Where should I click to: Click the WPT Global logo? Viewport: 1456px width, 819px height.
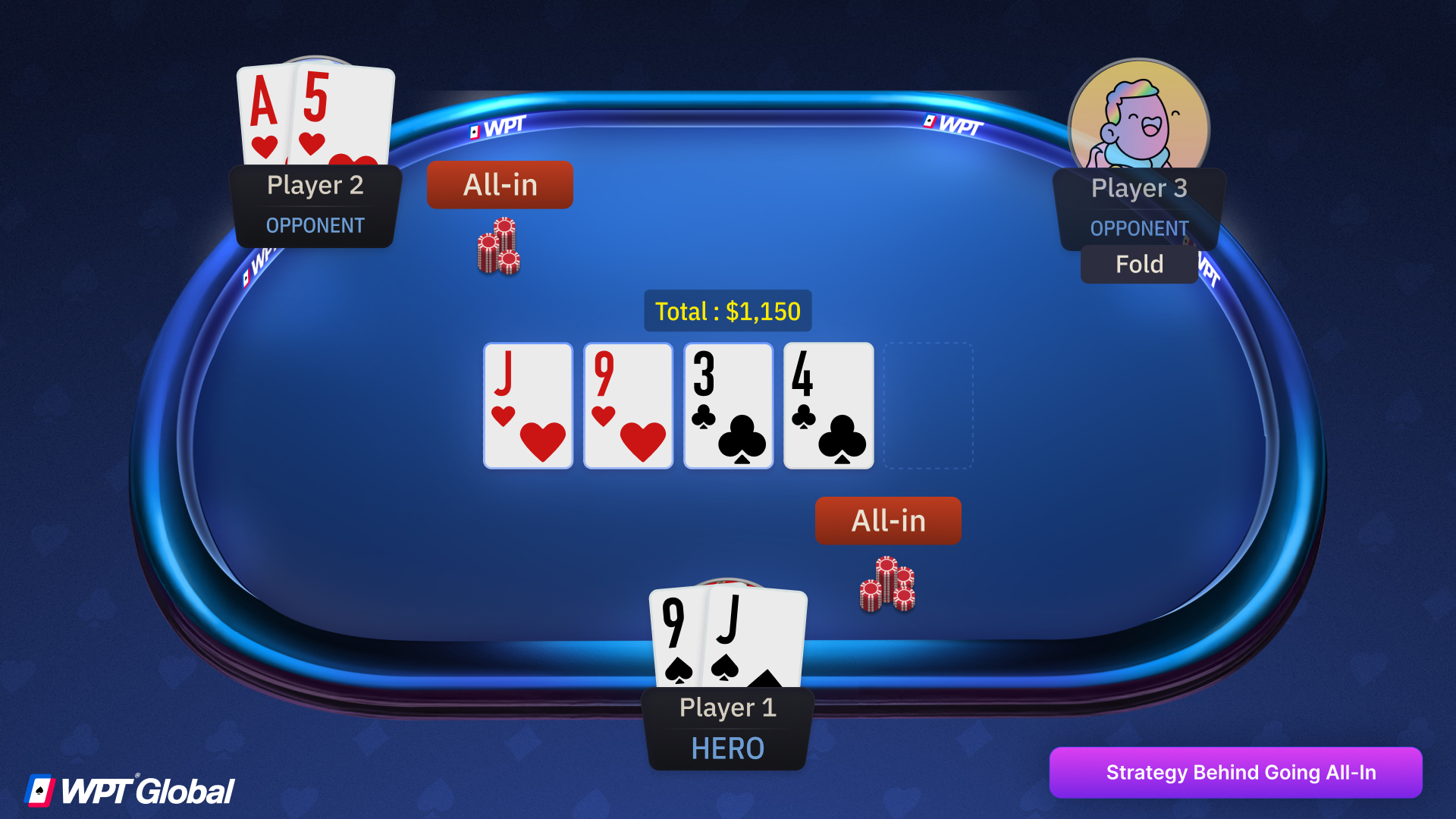pos(129,791)
